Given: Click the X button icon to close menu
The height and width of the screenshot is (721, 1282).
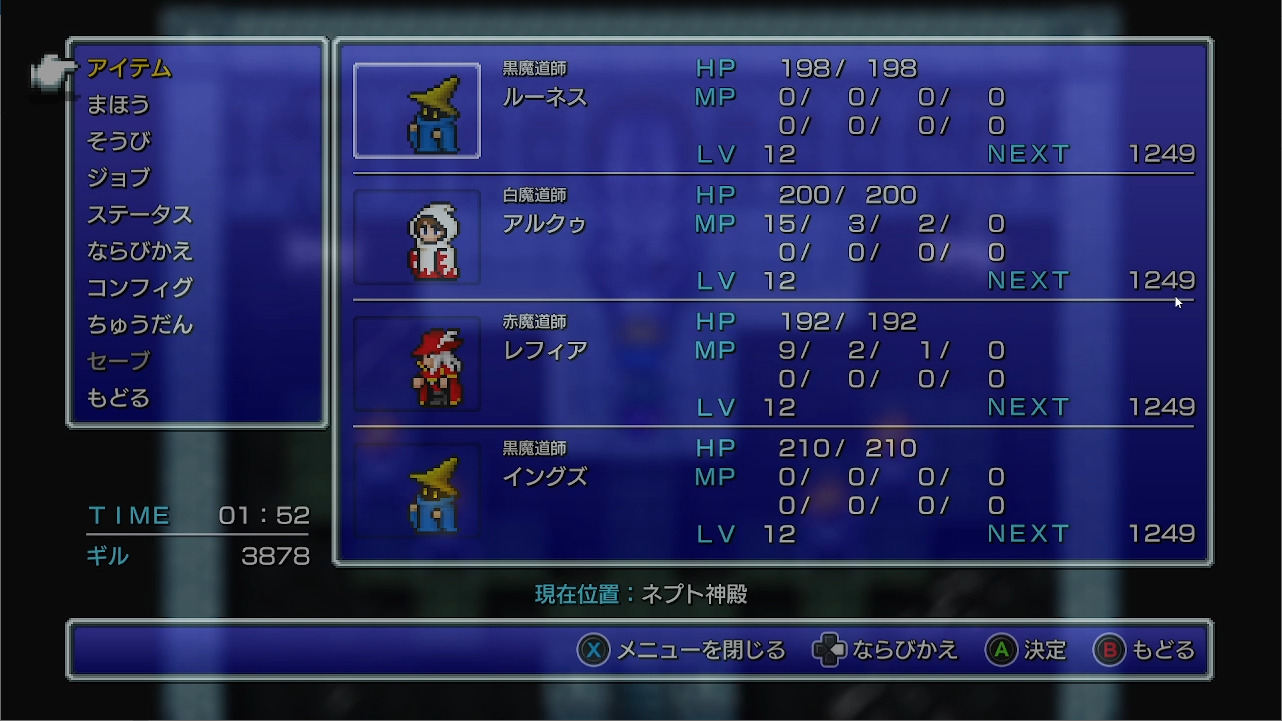Looking at the screenshot, I should pos(594,650).
